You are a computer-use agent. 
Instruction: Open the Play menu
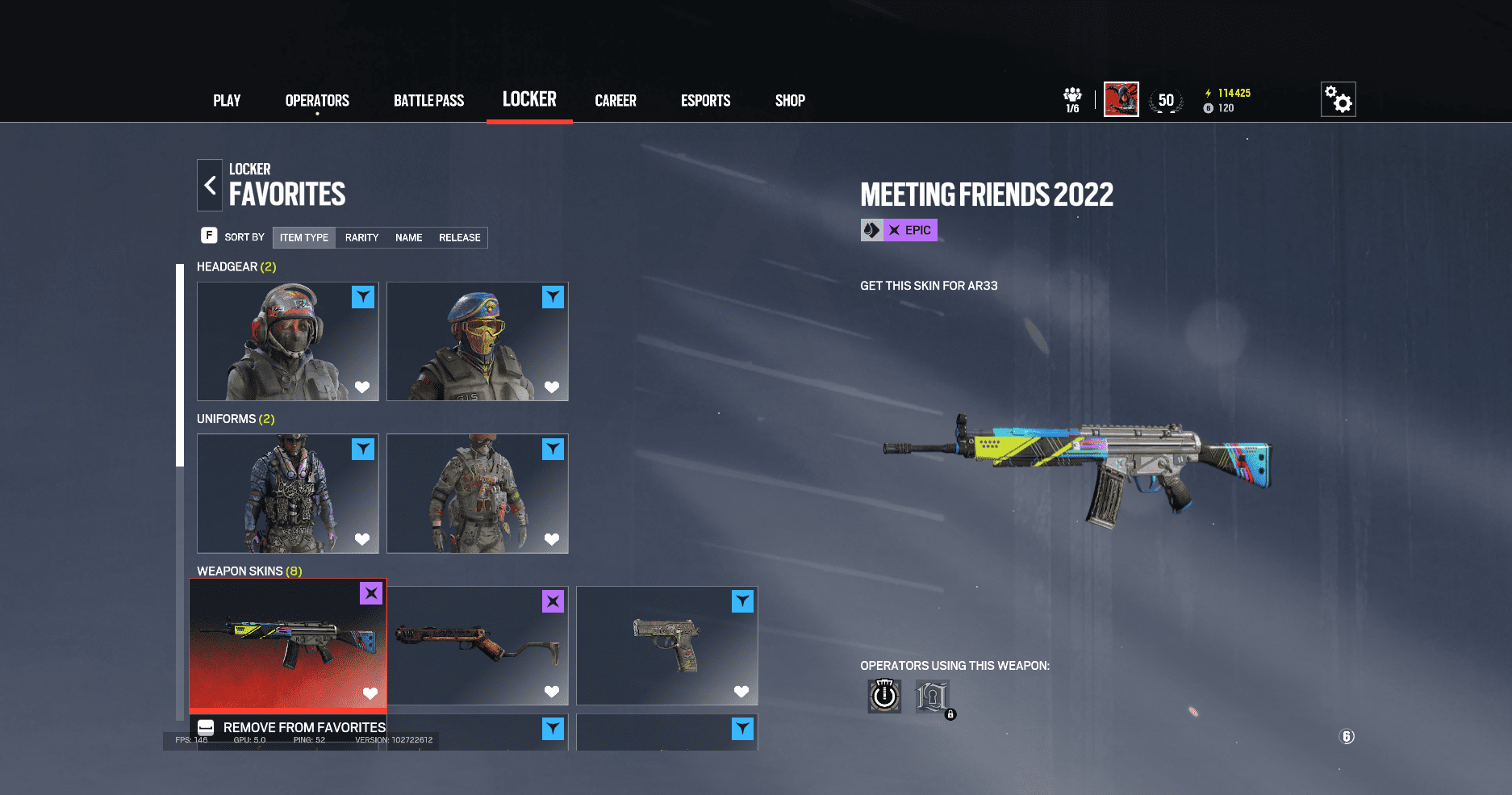point(227,101)
